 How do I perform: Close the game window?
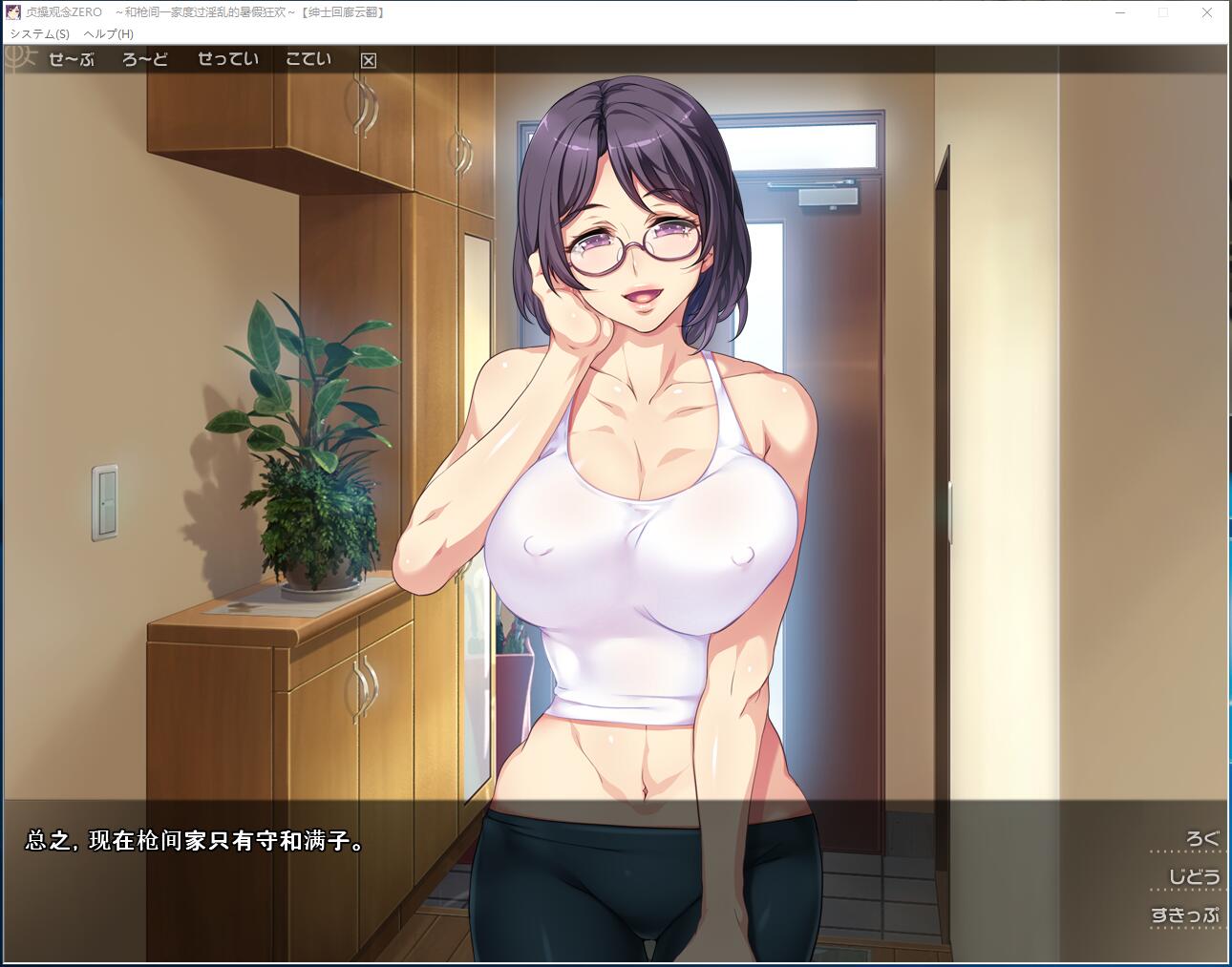(x=1206, y=12)
